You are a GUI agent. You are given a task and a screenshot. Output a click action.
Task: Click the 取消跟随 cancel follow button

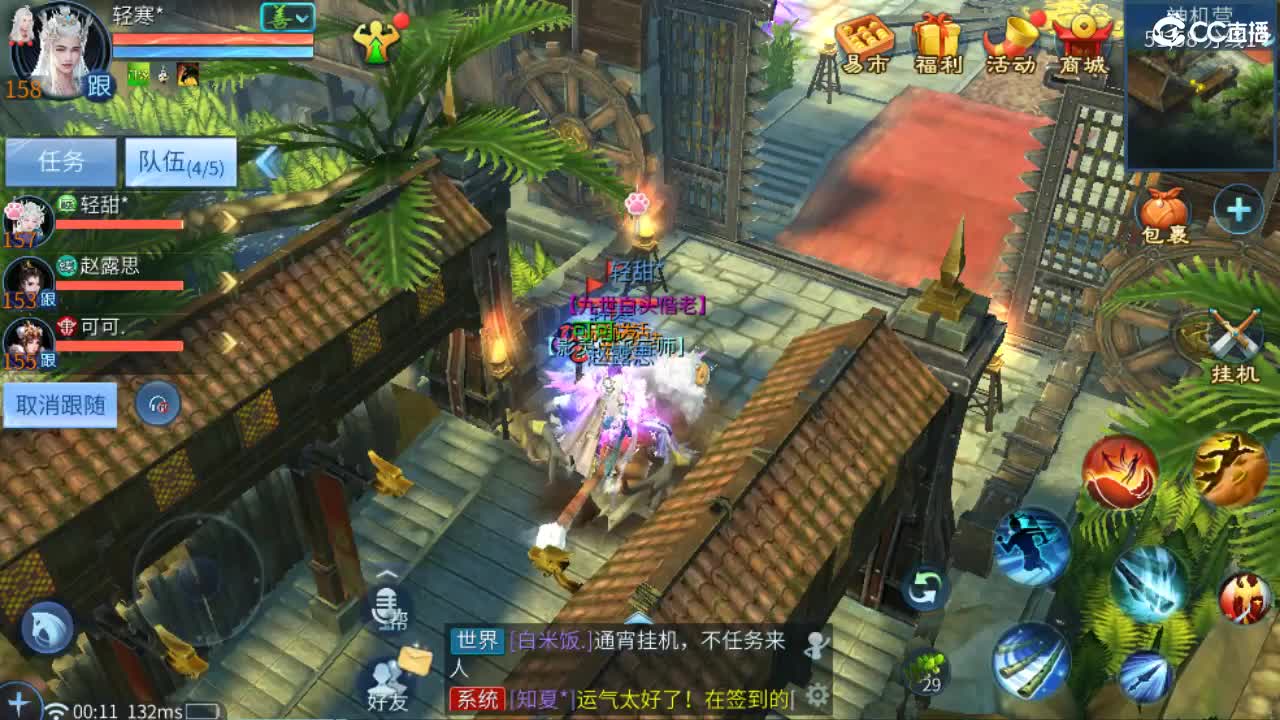pyautogui.click(x=60, y=404)
